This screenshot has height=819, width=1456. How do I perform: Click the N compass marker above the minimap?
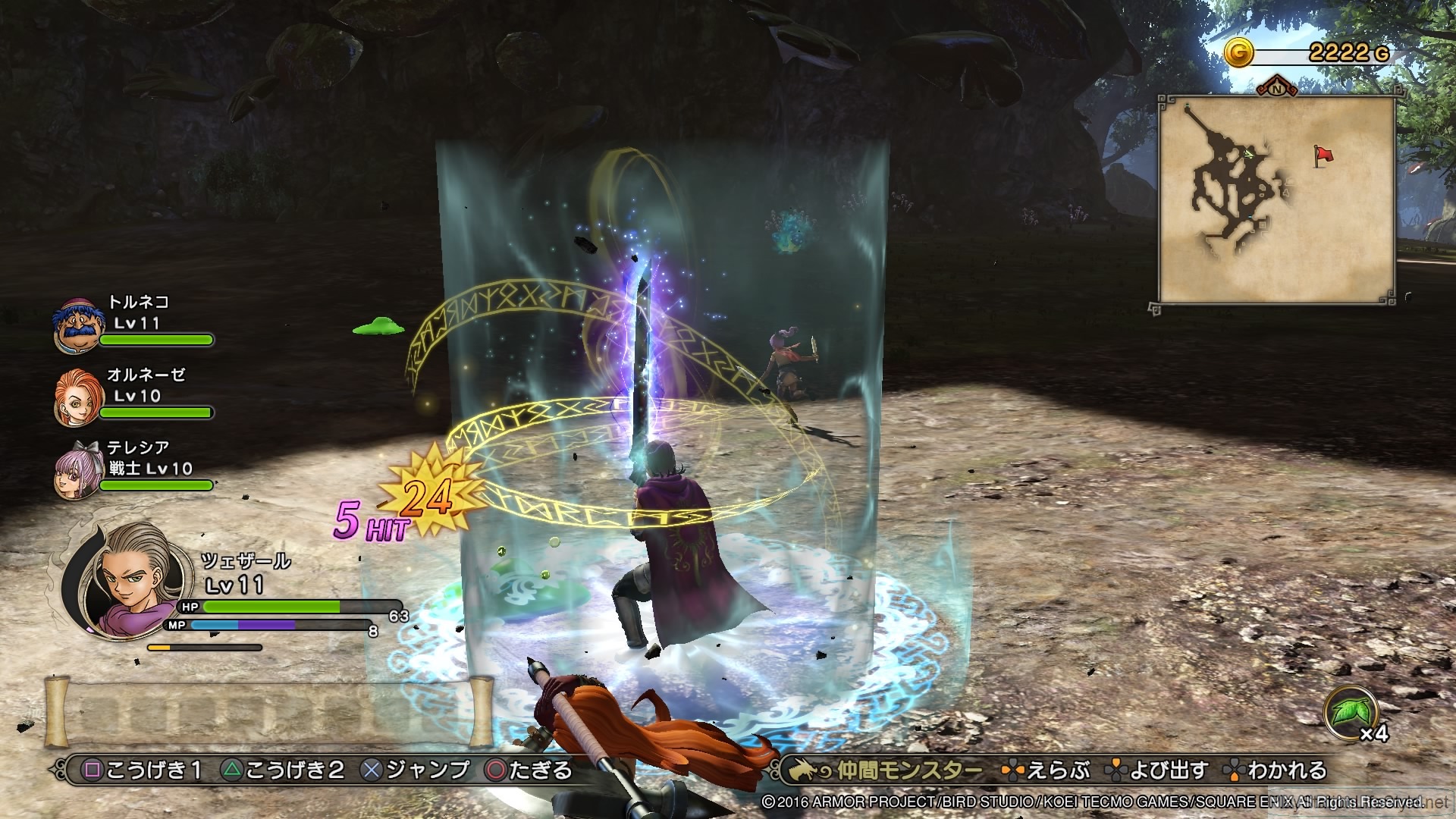(x=1277, y=90)
